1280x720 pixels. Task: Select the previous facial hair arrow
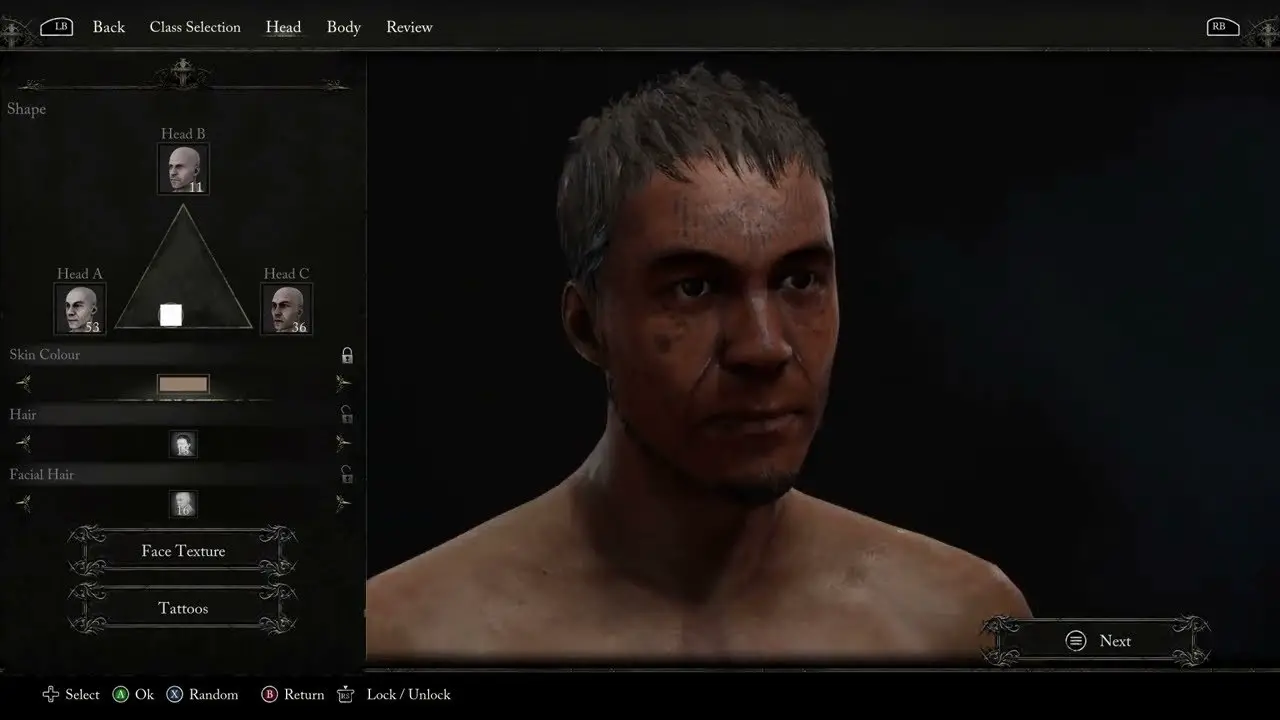(x=23, y=503)
